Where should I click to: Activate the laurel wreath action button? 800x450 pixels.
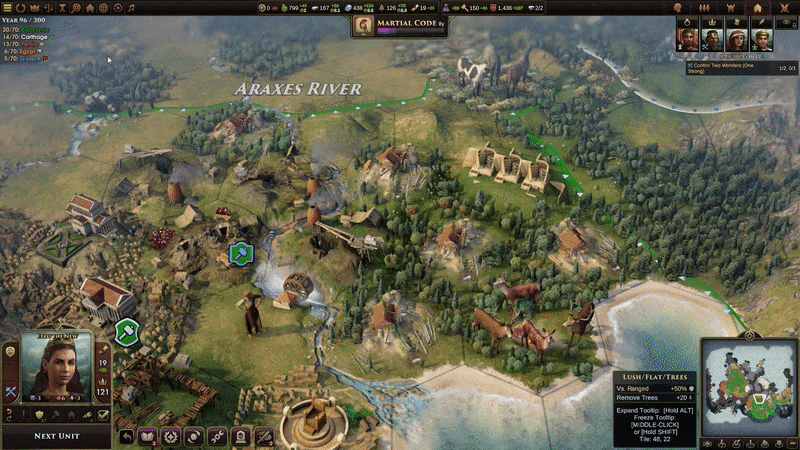coord(172,436)
